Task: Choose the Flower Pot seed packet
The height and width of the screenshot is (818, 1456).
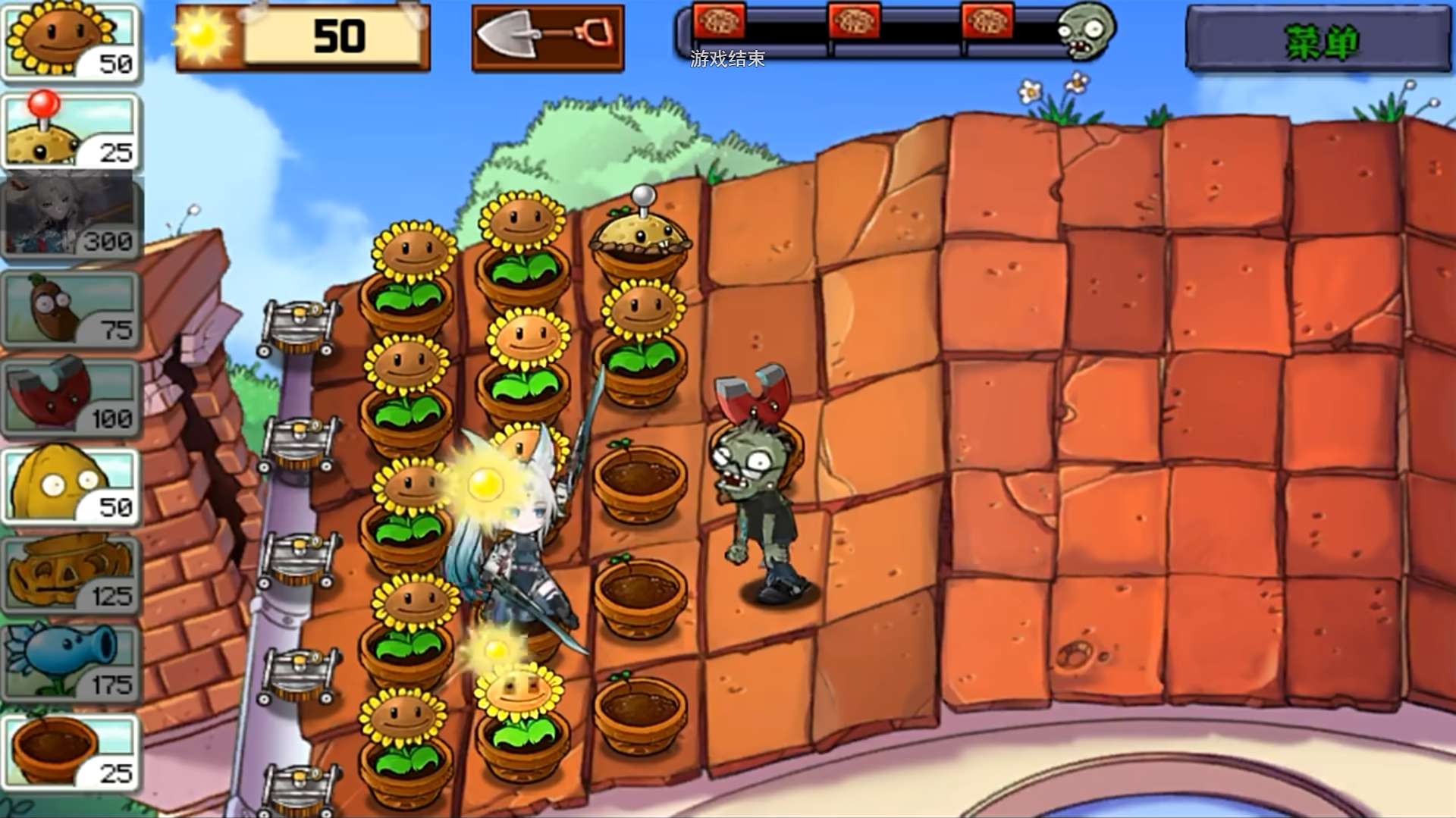Action: pos(72,752)
